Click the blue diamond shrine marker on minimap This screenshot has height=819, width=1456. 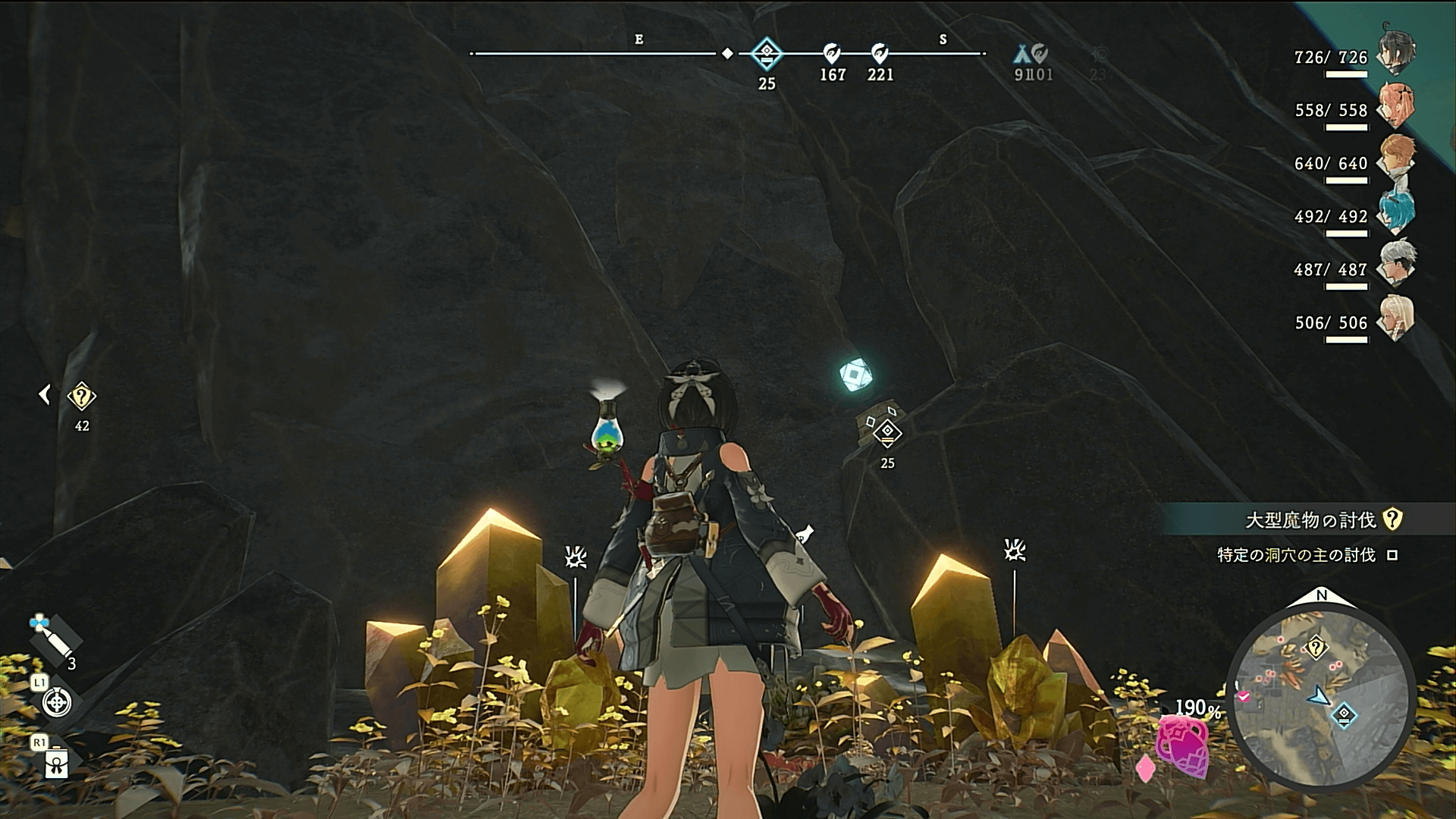1344,714
